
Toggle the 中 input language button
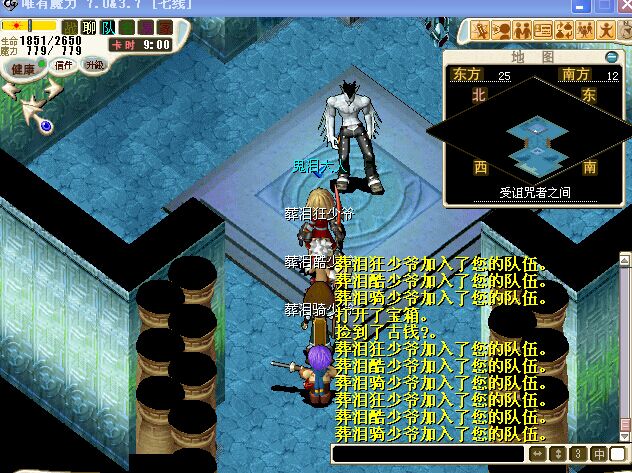600,455
